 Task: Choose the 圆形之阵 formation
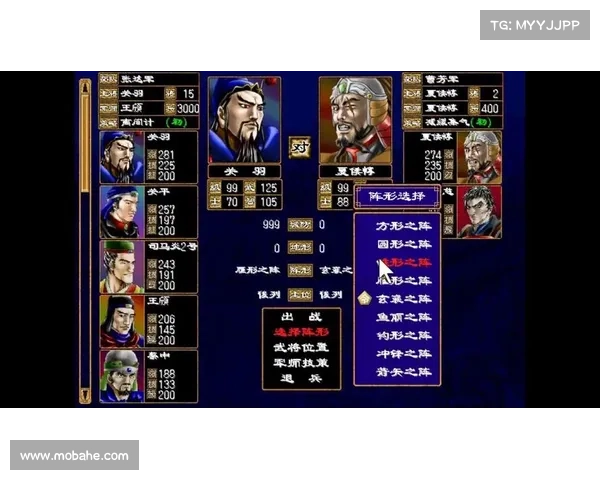(404, 244)
